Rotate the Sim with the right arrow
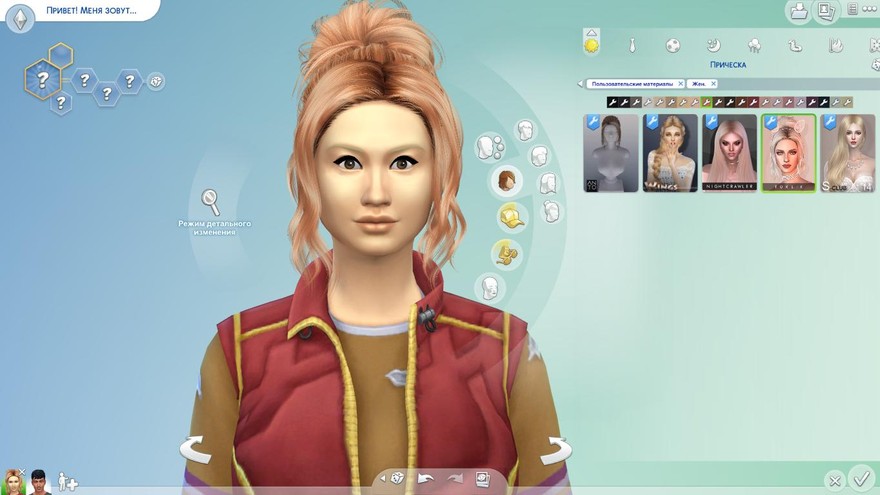 [x=555, y=449]
